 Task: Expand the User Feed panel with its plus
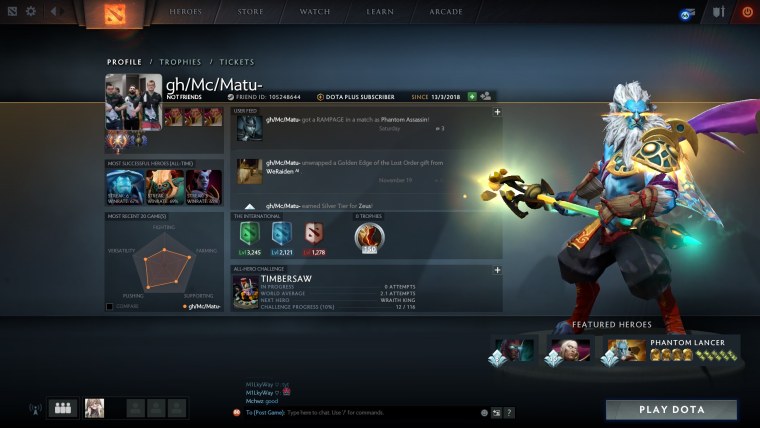coord(497,111)
